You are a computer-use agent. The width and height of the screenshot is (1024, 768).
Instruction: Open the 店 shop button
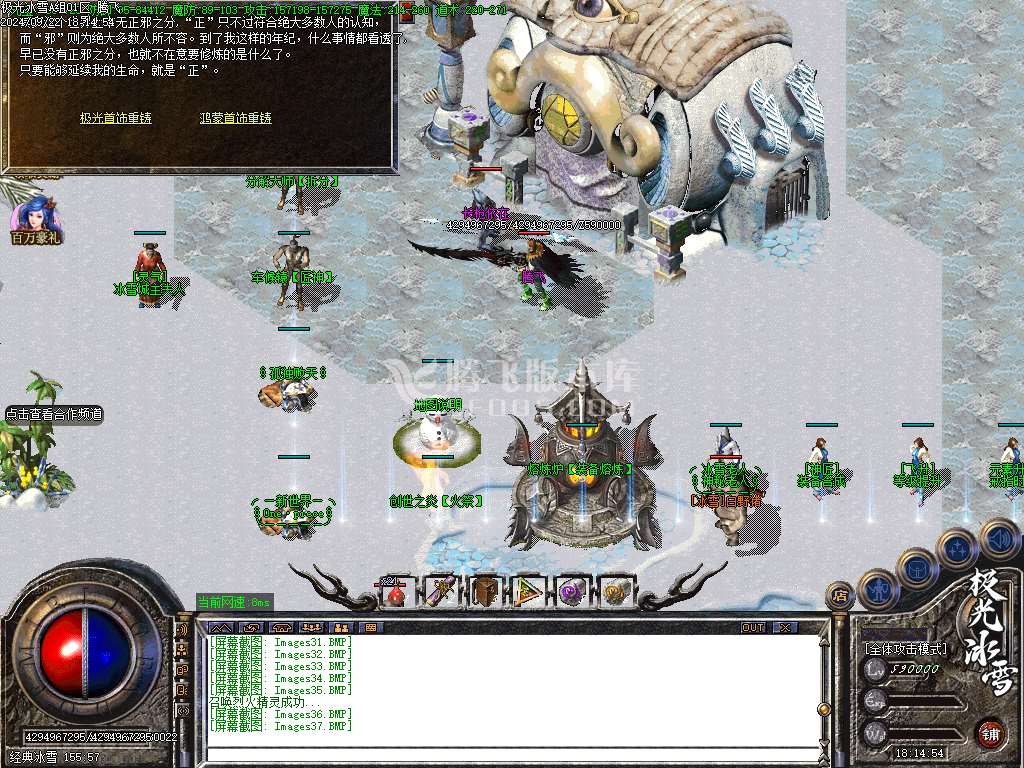pyautogui.click(x=840, y=595)
